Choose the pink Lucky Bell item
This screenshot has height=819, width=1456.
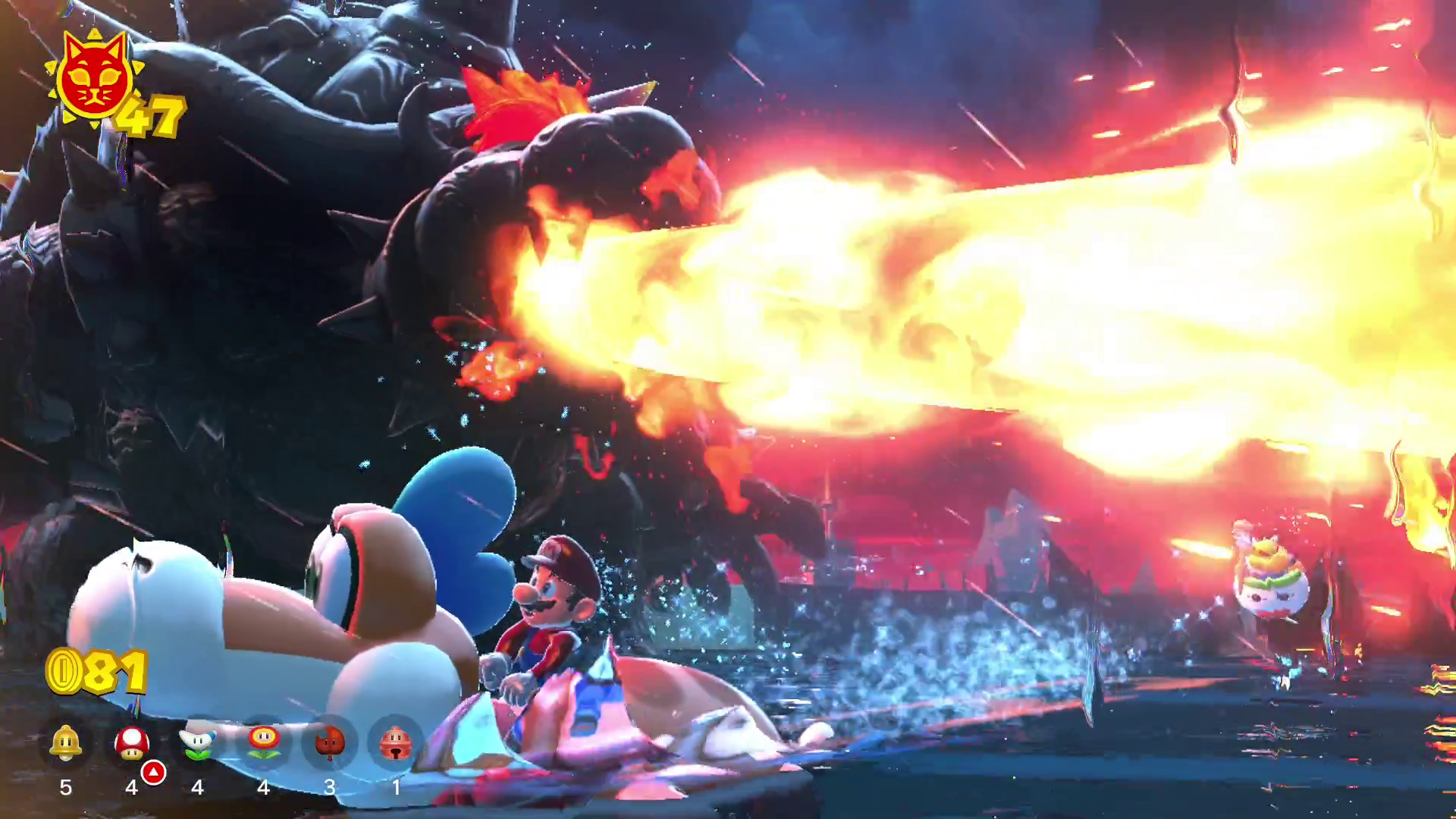(x=395, y=742)
